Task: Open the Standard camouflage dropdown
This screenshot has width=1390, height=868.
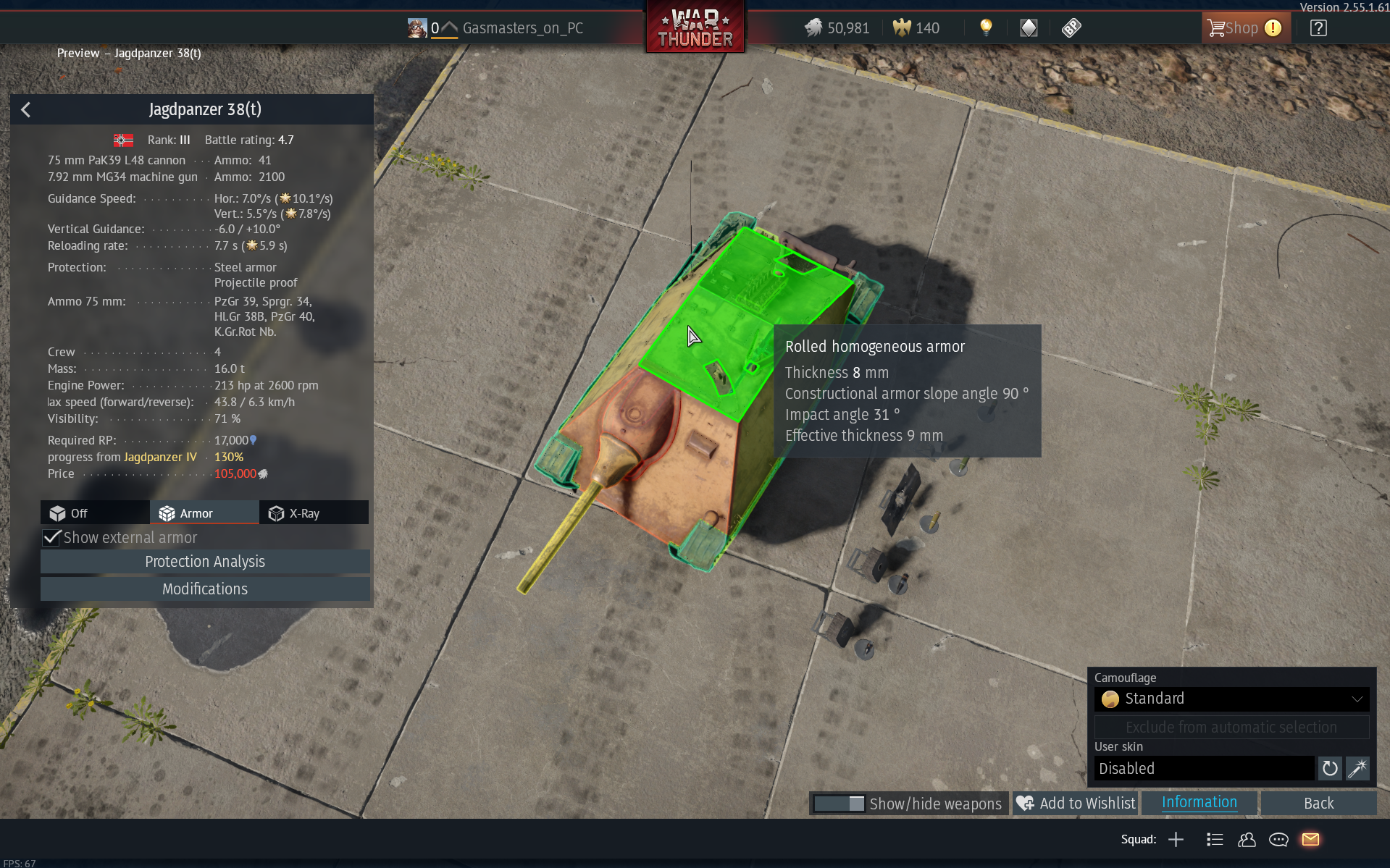Action: 1231,699
